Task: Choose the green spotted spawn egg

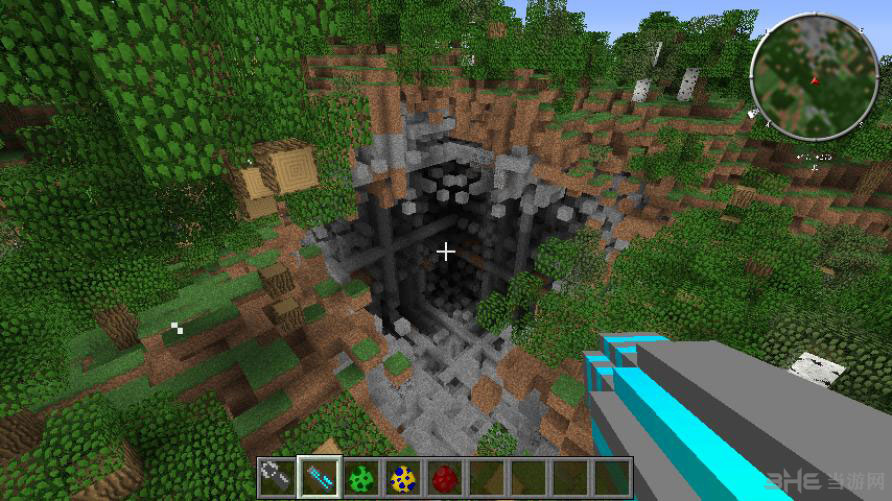Action: coord(362,477)
